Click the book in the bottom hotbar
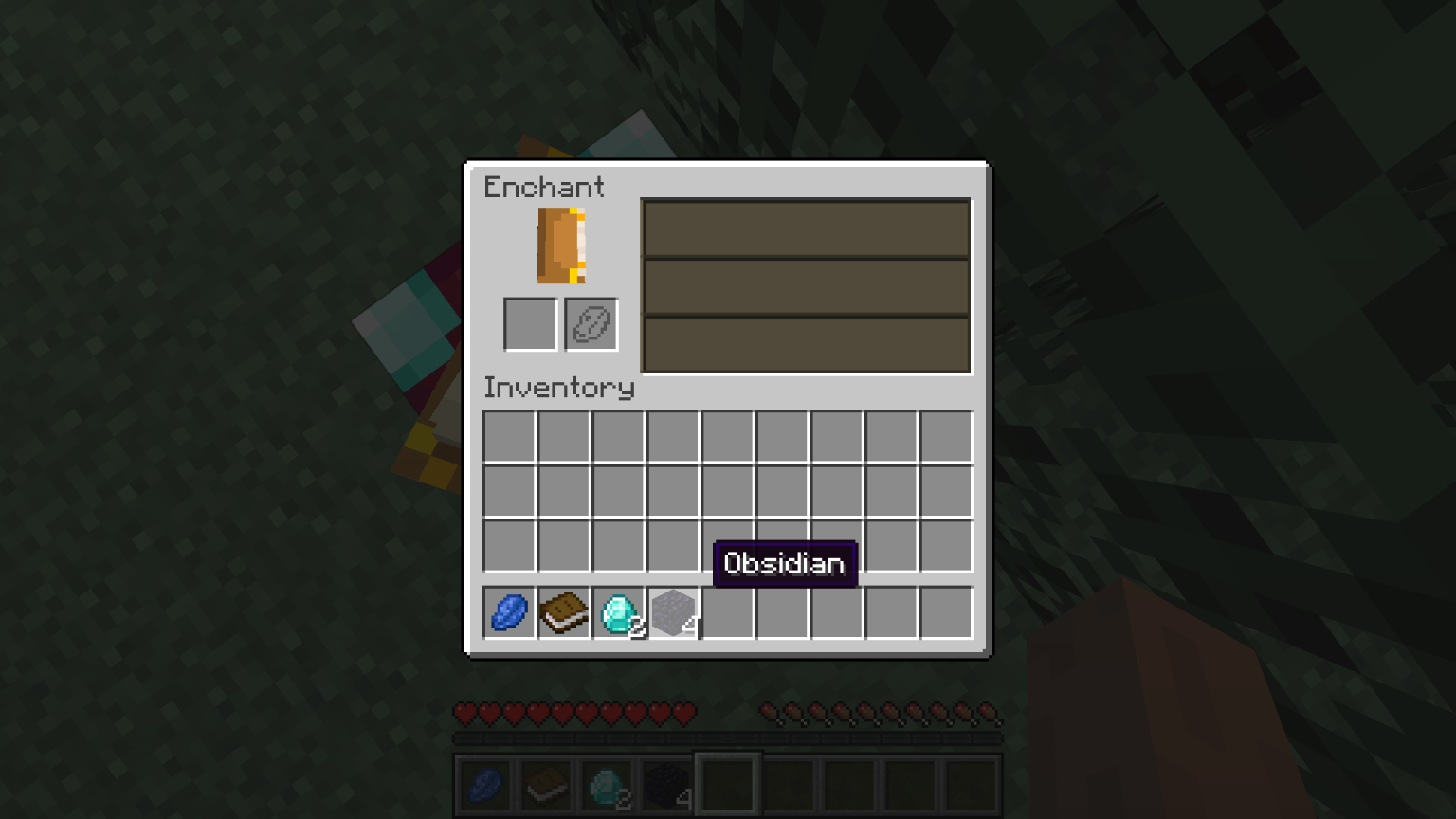 tap(546, 784)
